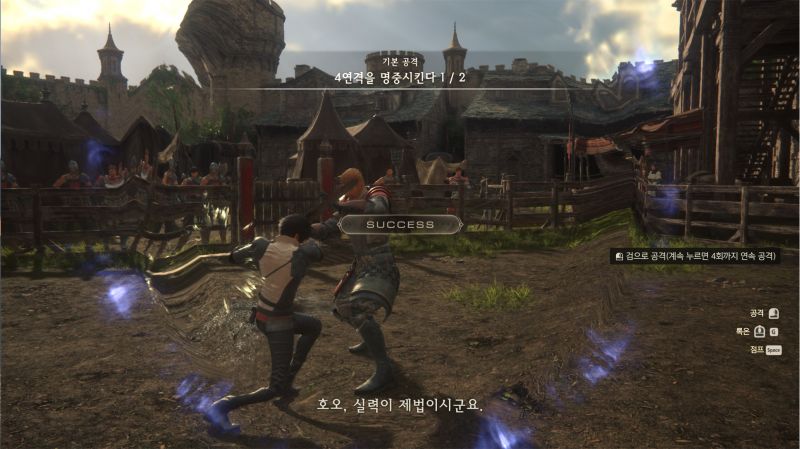Select the 4연격을 명중시킨다 objective tracker
Viewport: 800px width, 449px height.
coord(399,76)
